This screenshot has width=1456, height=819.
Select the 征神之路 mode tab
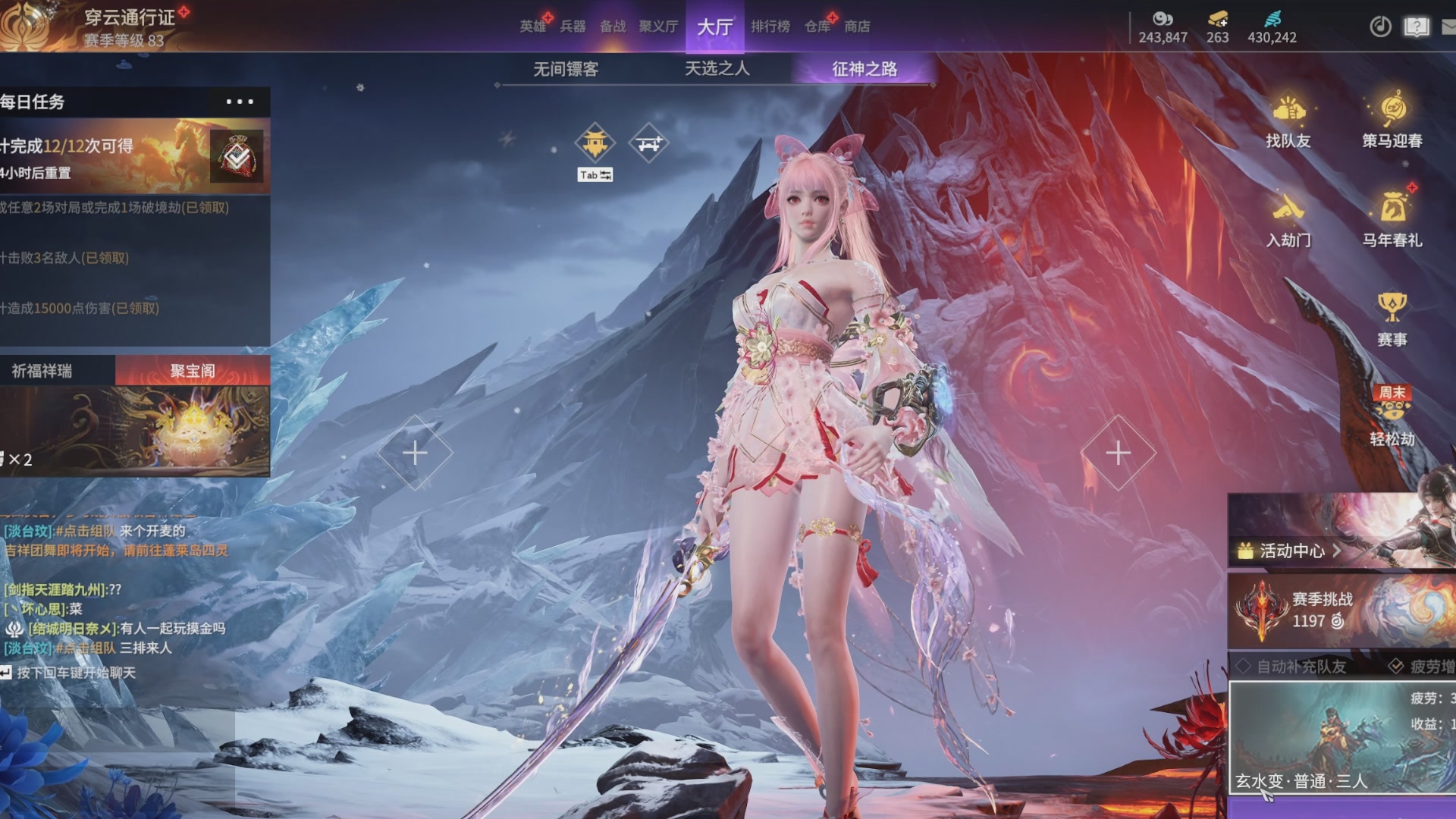tap(864, 69)
